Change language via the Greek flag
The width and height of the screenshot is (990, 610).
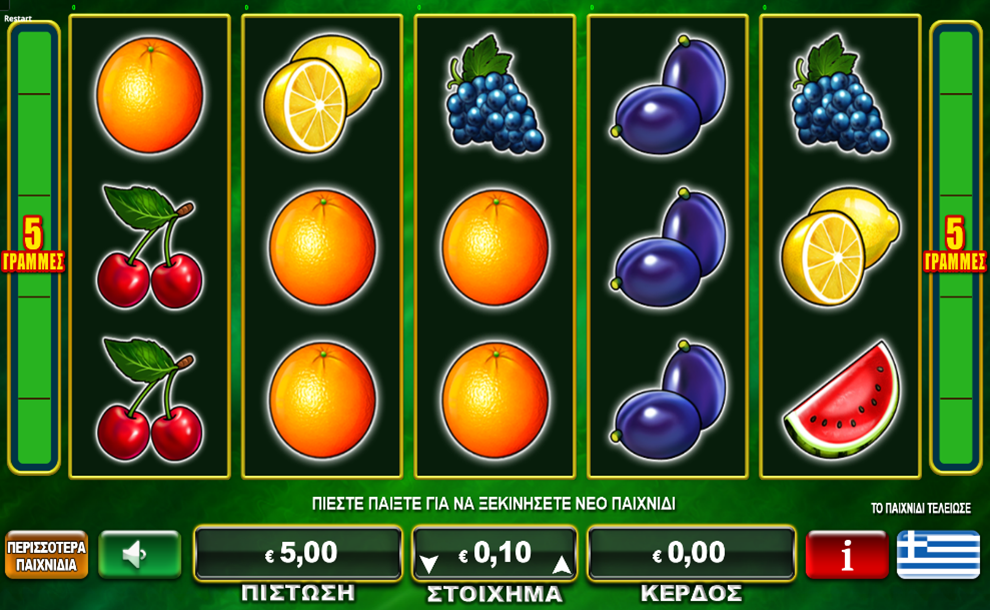(x=938, y=555)
